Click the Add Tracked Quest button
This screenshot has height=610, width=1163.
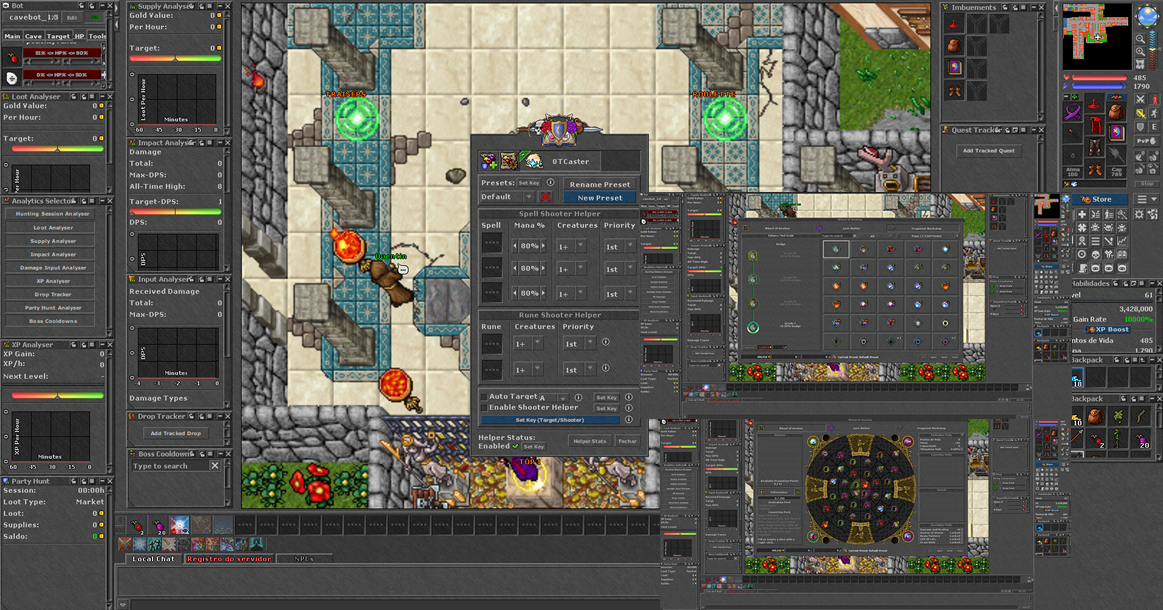[988, 151]
